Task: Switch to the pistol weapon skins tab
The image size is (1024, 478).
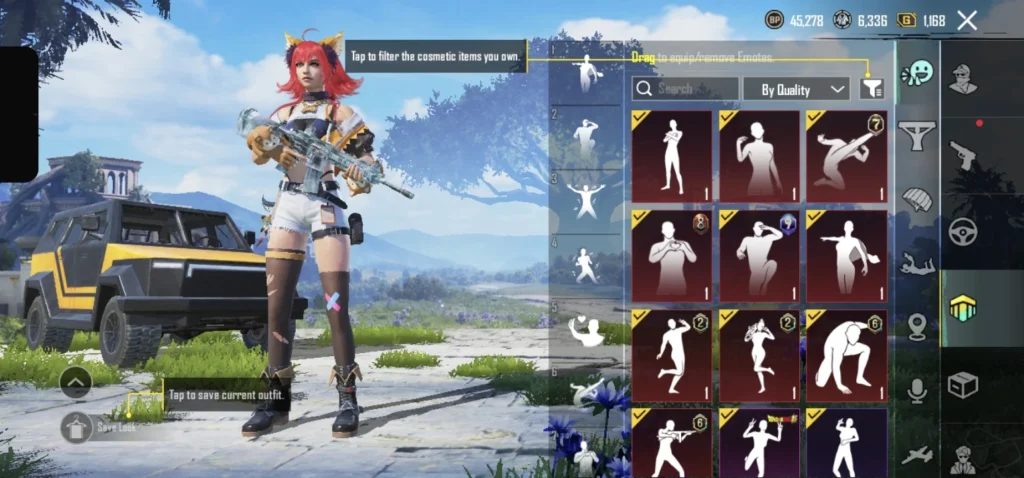Action: click(x=963, y=155)
